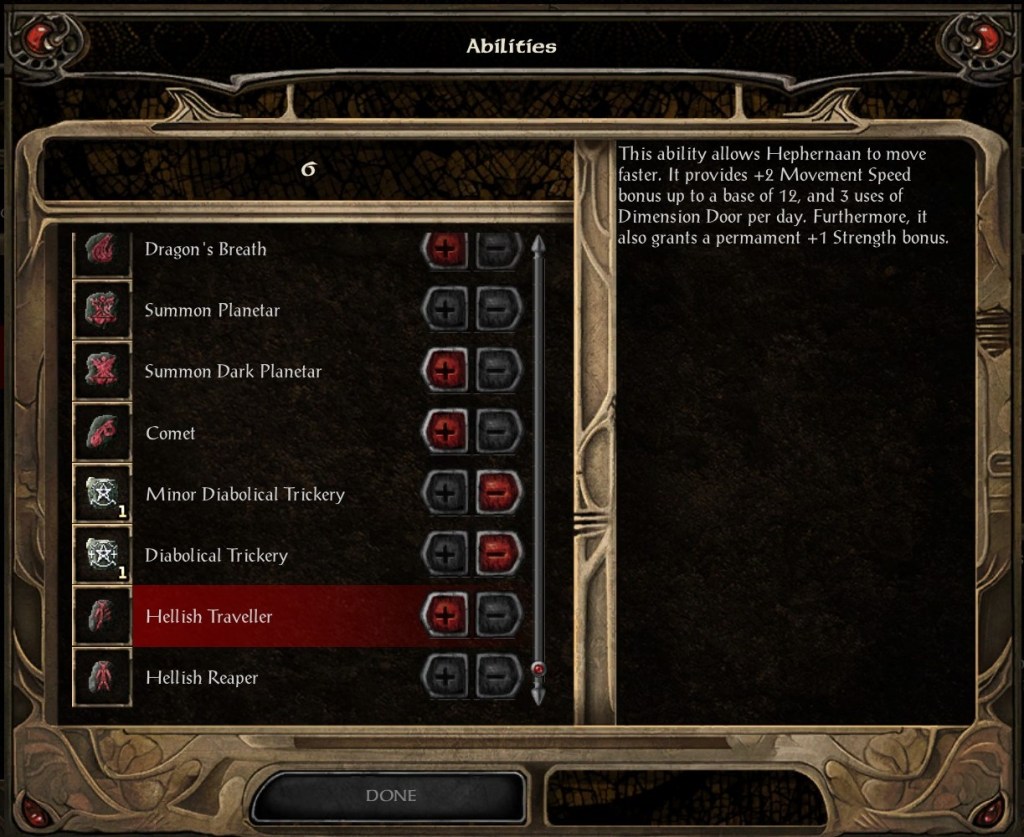Click the Diabolical Trickery pentagram icon
Viewport: 1024px width, 837px height.
pos(103,555)
